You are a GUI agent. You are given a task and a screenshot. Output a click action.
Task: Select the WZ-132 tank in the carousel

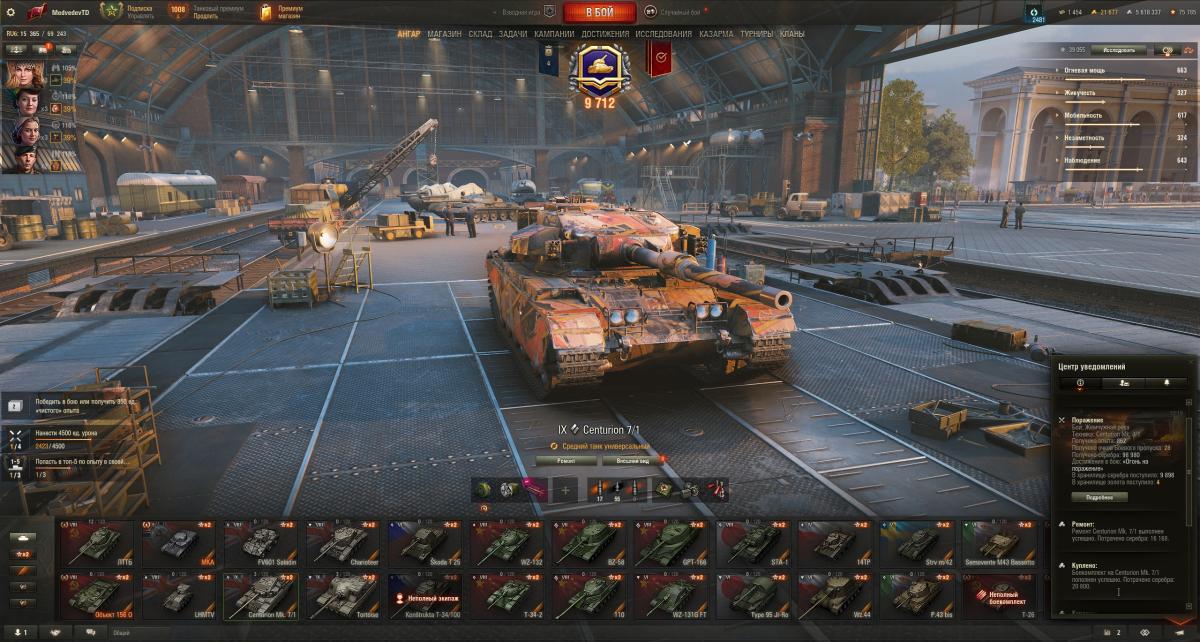click(x=506, y=543)
